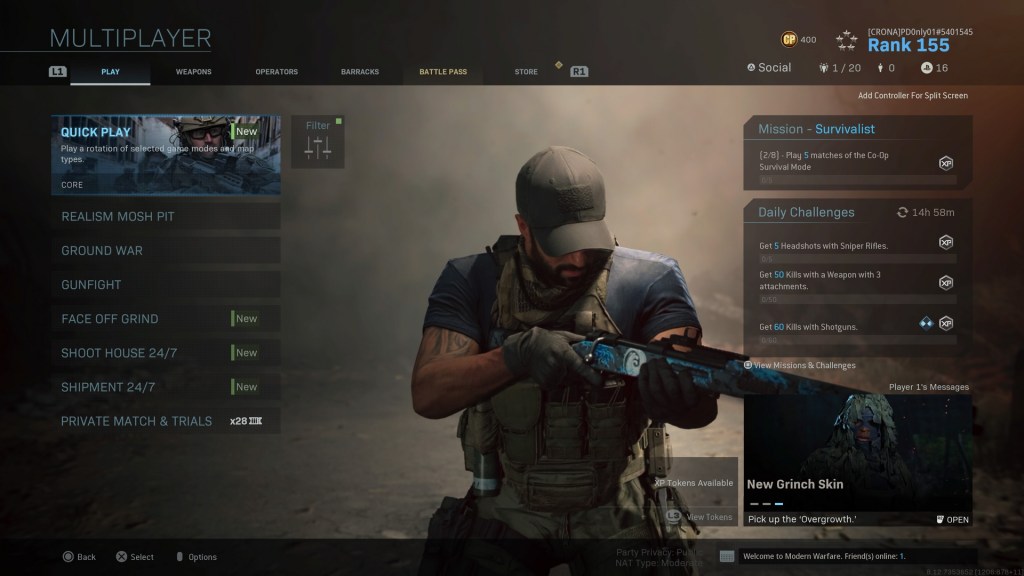Select Shipment 24/7 playlist

point(166,387)
